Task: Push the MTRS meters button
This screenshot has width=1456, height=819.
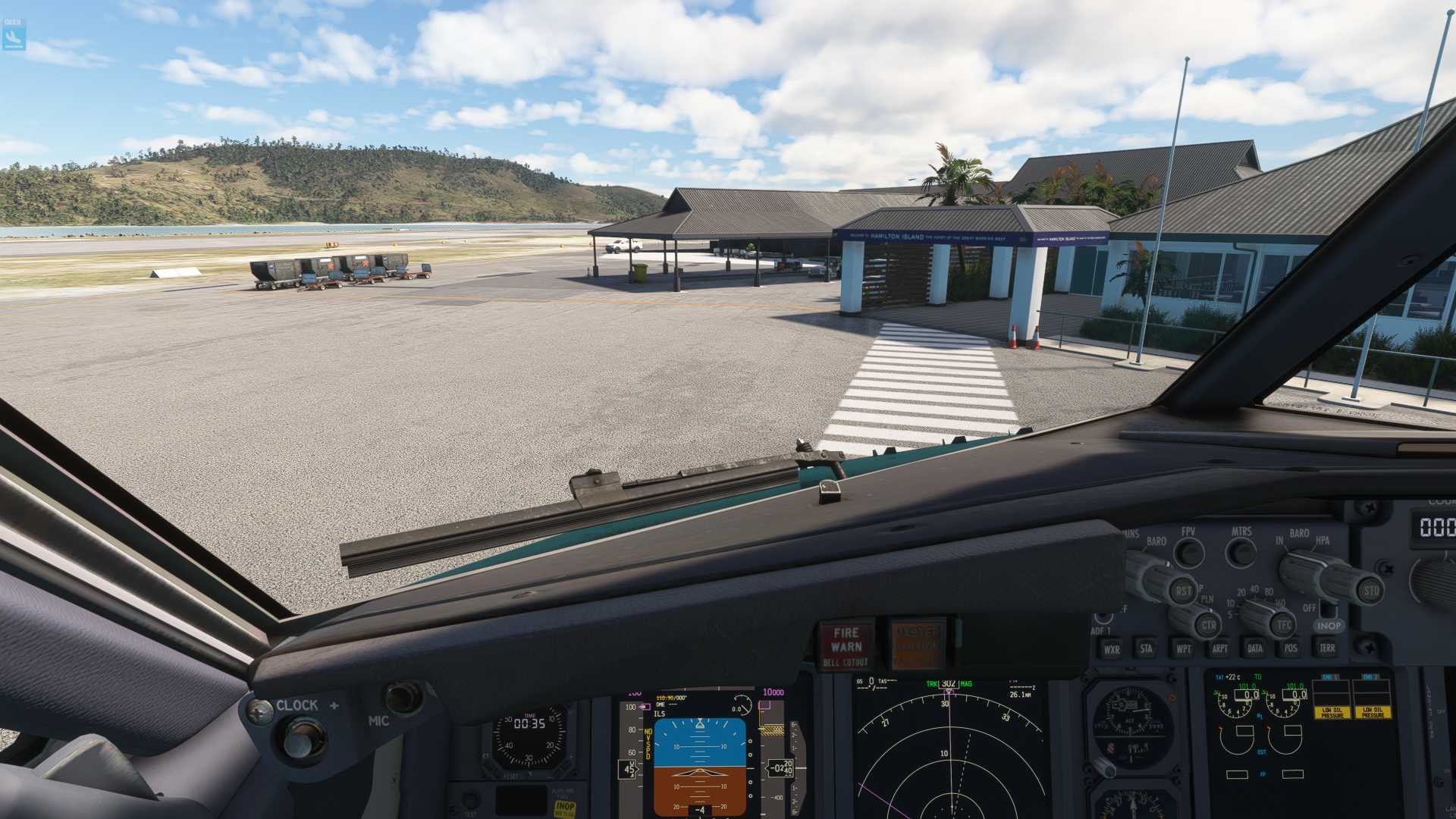Action: pos(1241,552)
